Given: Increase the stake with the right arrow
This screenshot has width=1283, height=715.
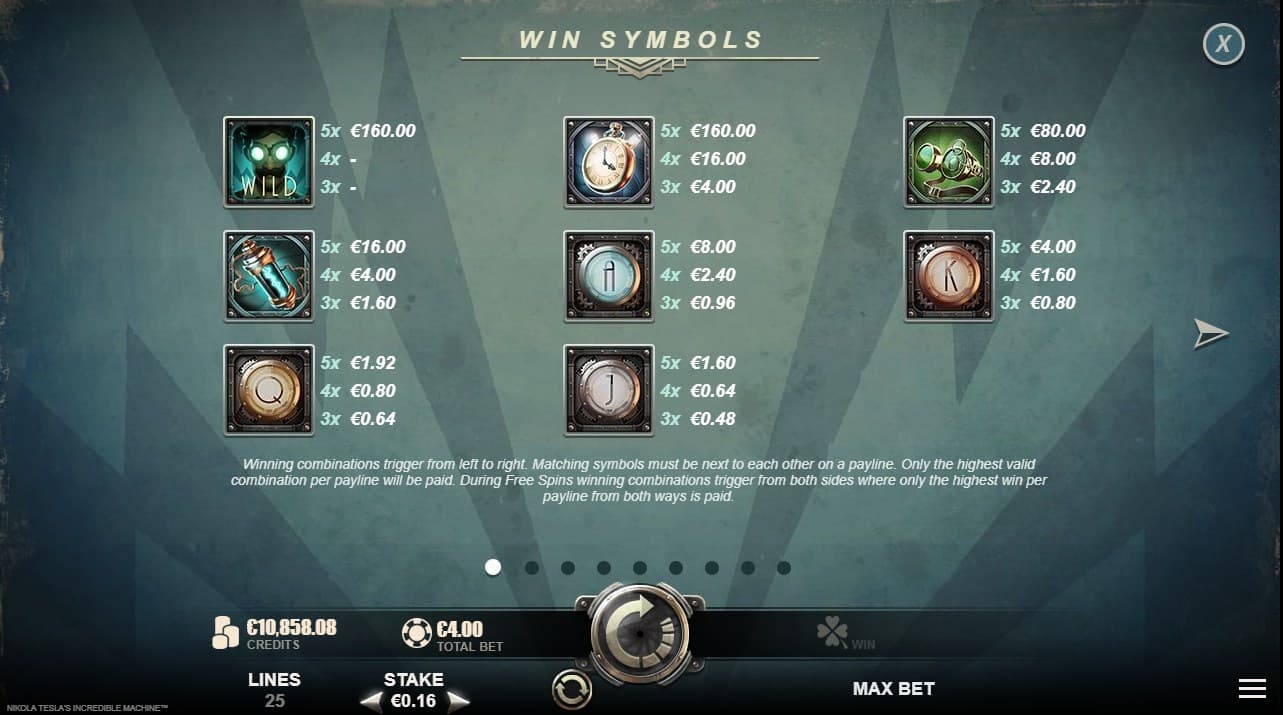Looking at the screenshot, I should tap(458, 701).
